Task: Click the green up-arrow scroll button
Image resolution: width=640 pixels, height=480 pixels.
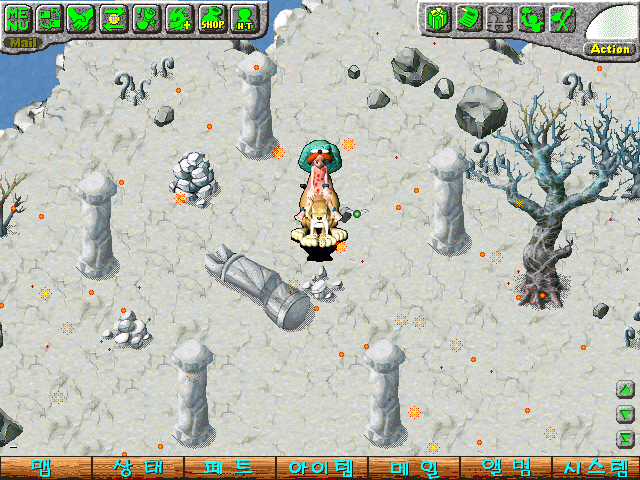Action: coord(626,390)
